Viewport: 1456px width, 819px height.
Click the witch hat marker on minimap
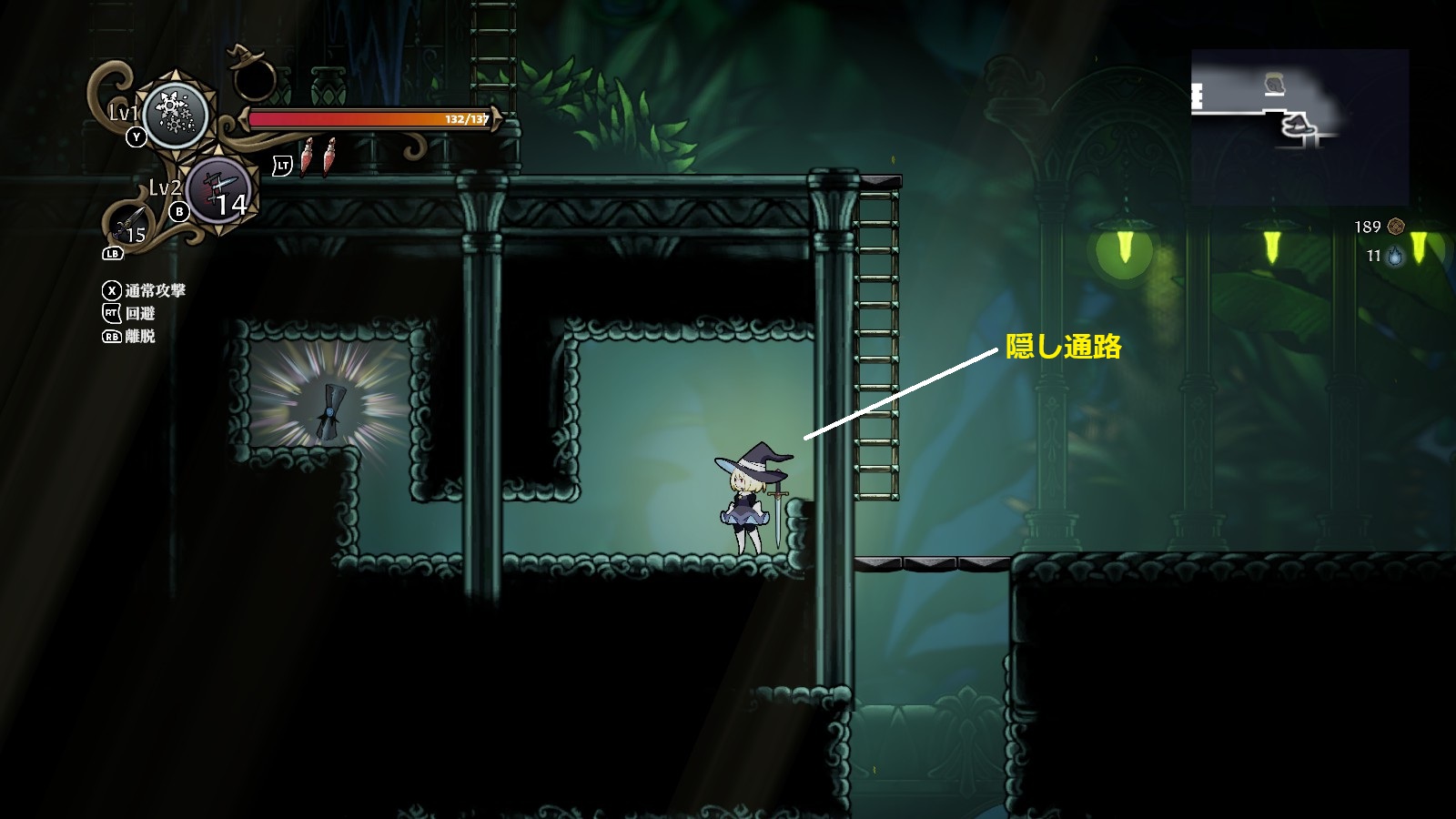(x=1299, y=128)
